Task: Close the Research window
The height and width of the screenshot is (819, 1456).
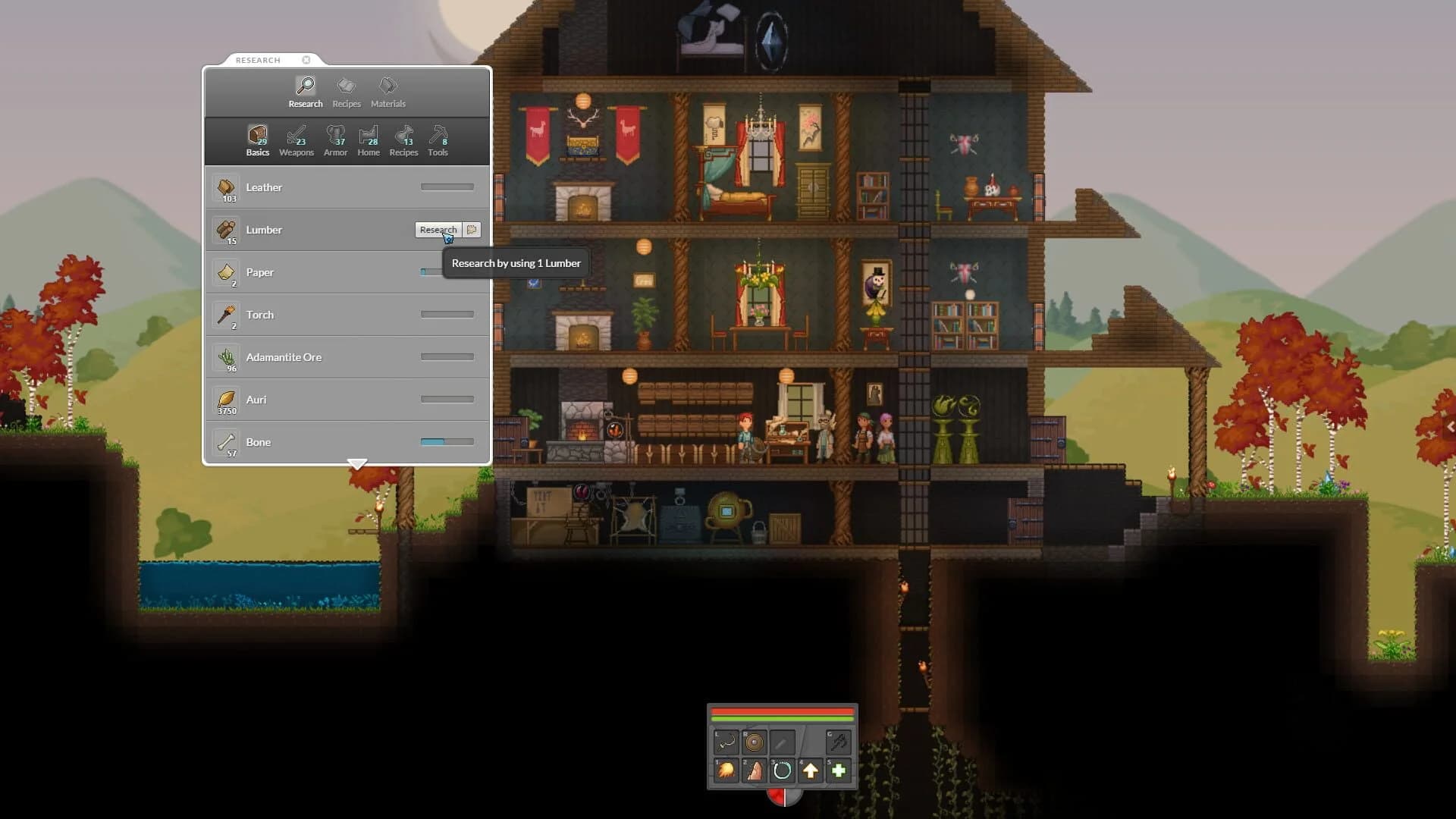Action: pos(306,60)
